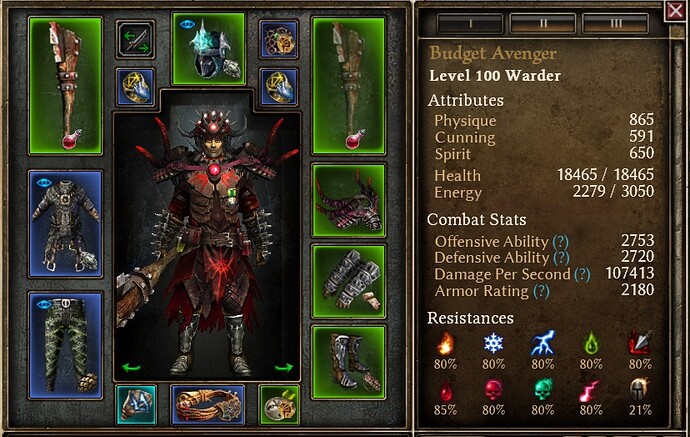Select the equipped helmet slot
The height and width of the screenshot is (437, 690).
[208, 49]
